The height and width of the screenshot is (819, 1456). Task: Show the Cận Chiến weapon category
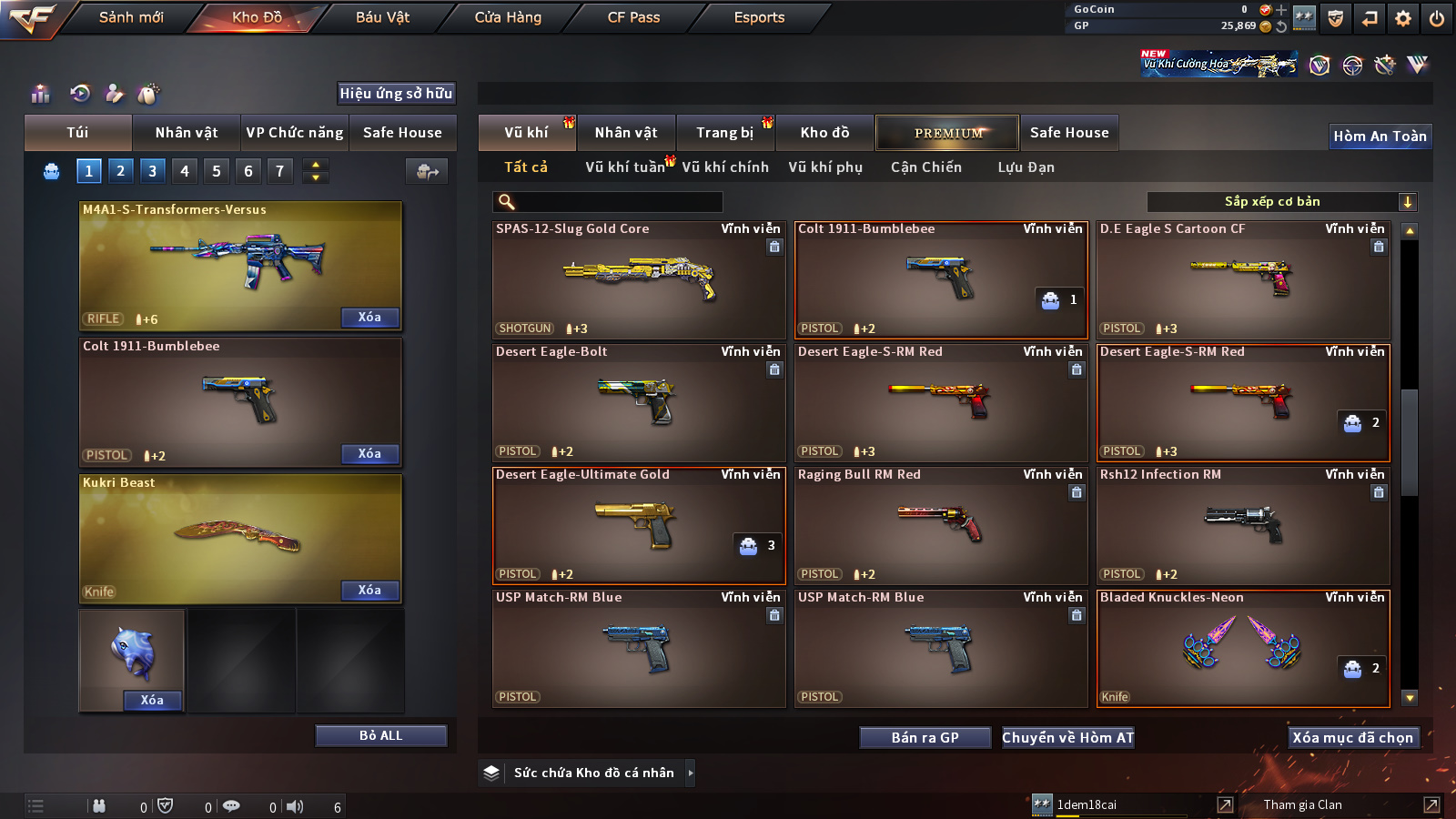pyautogui.click(x=925, y=167)
